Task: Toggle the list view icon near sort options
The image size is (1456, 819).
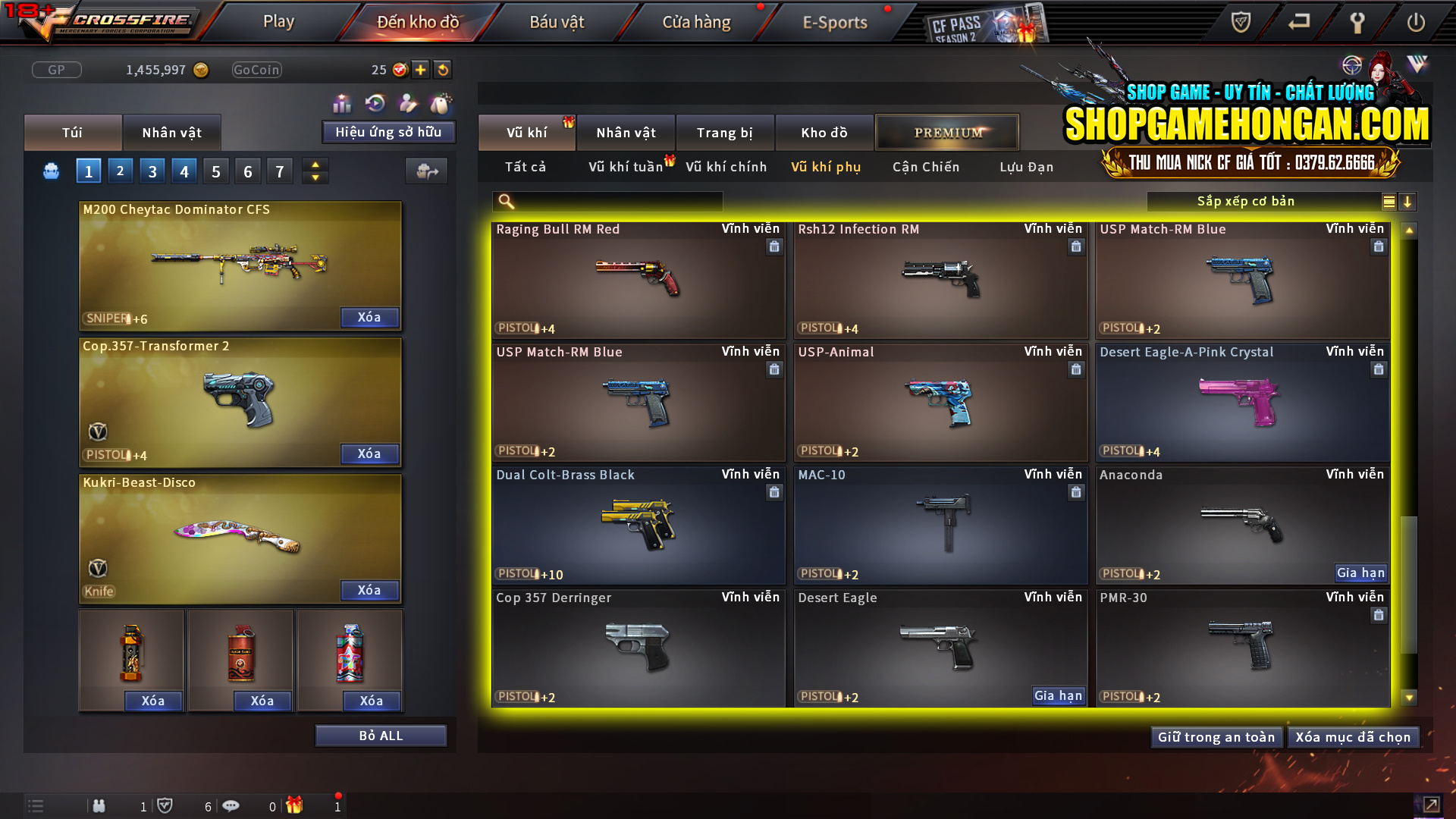Action: (x=1388, y=202)
